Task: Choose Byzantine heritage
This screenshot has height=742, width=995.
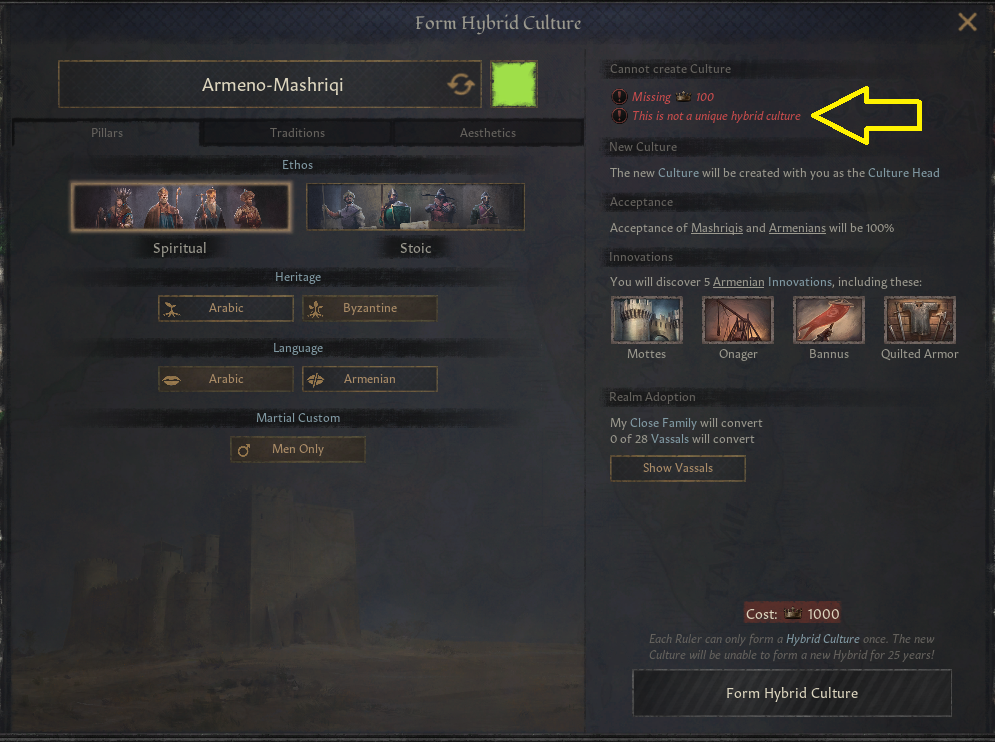Action: coord(370,308)
